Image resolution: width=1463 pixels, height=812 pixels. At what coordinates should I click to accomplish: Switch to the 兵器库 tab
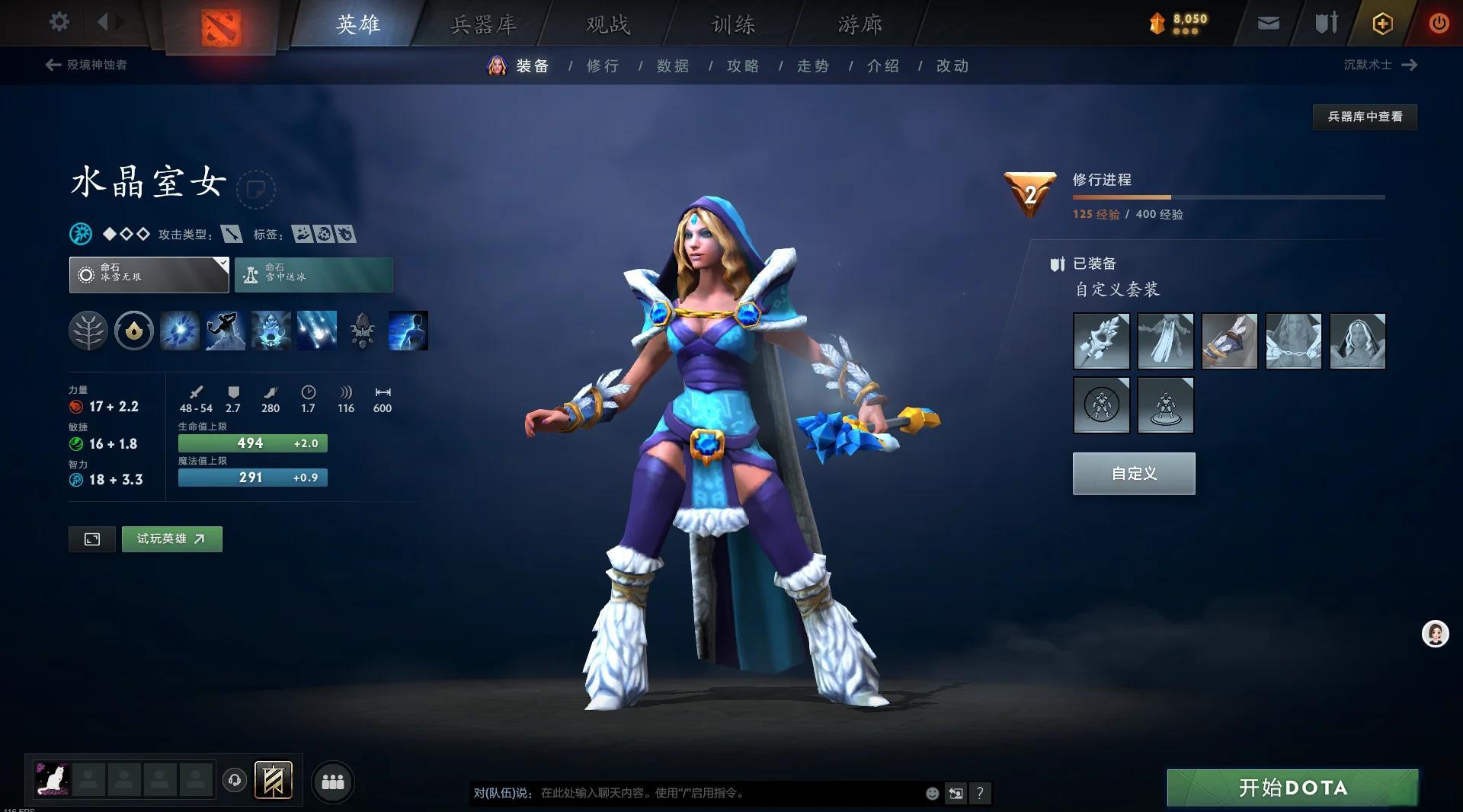(x=483, y=24)
